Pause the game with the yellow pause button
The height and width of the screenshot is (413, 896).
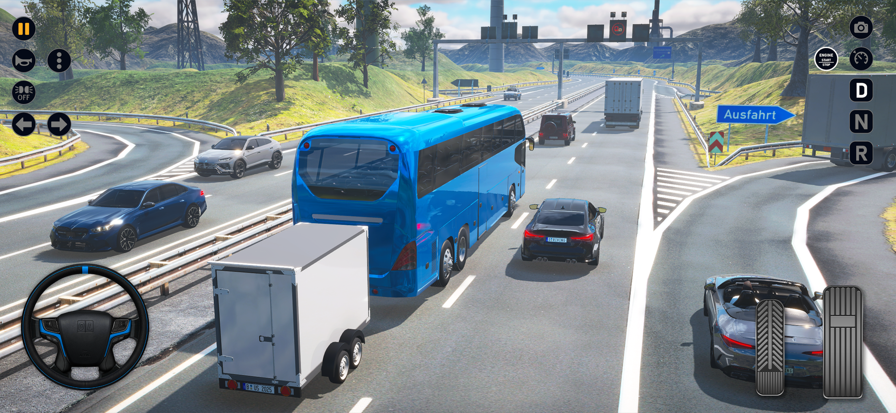coord(23,28)
